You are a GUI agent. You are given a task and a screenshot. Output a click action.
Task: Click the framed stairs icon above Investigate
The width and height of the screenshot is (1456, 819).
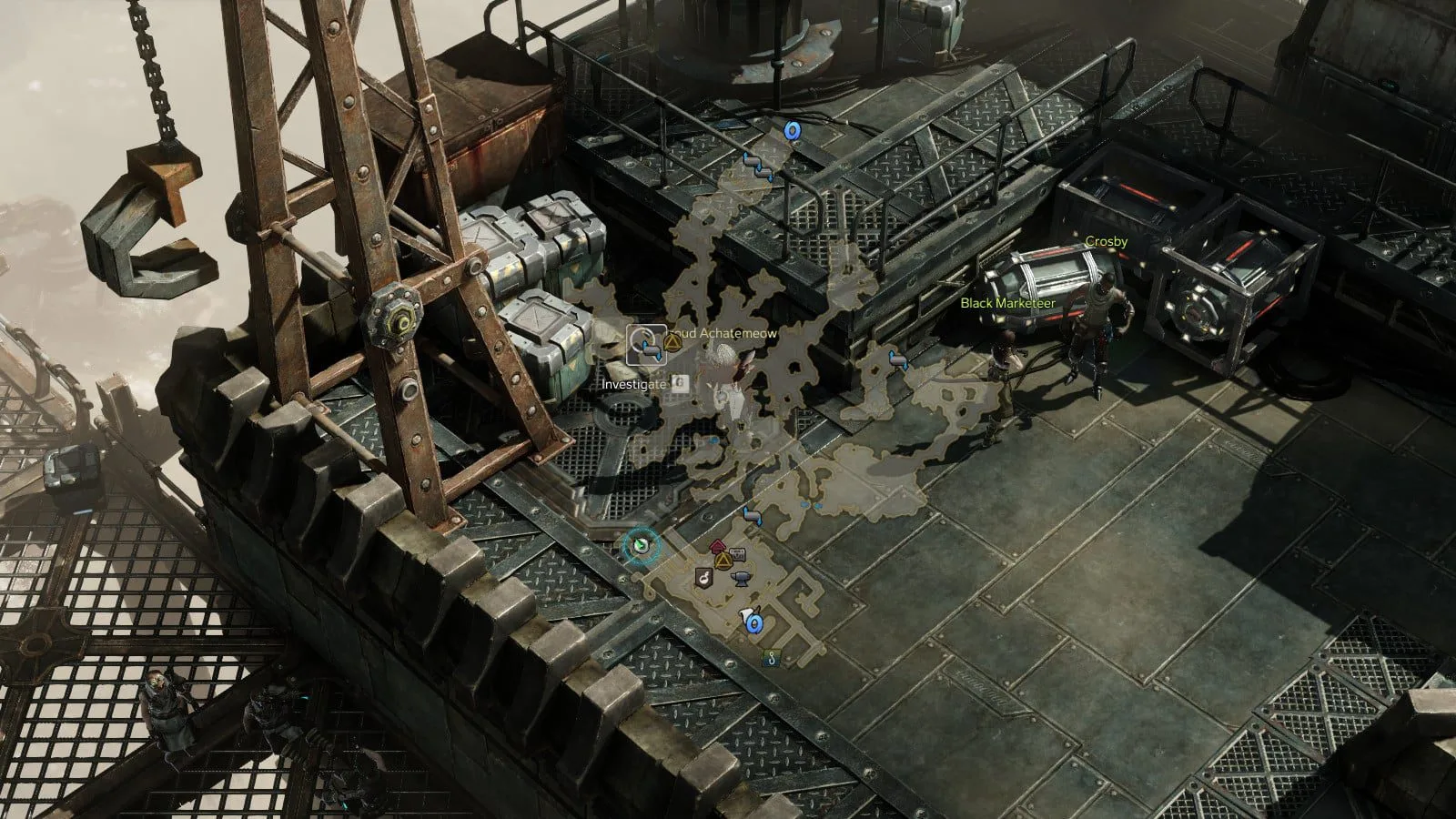647,345
